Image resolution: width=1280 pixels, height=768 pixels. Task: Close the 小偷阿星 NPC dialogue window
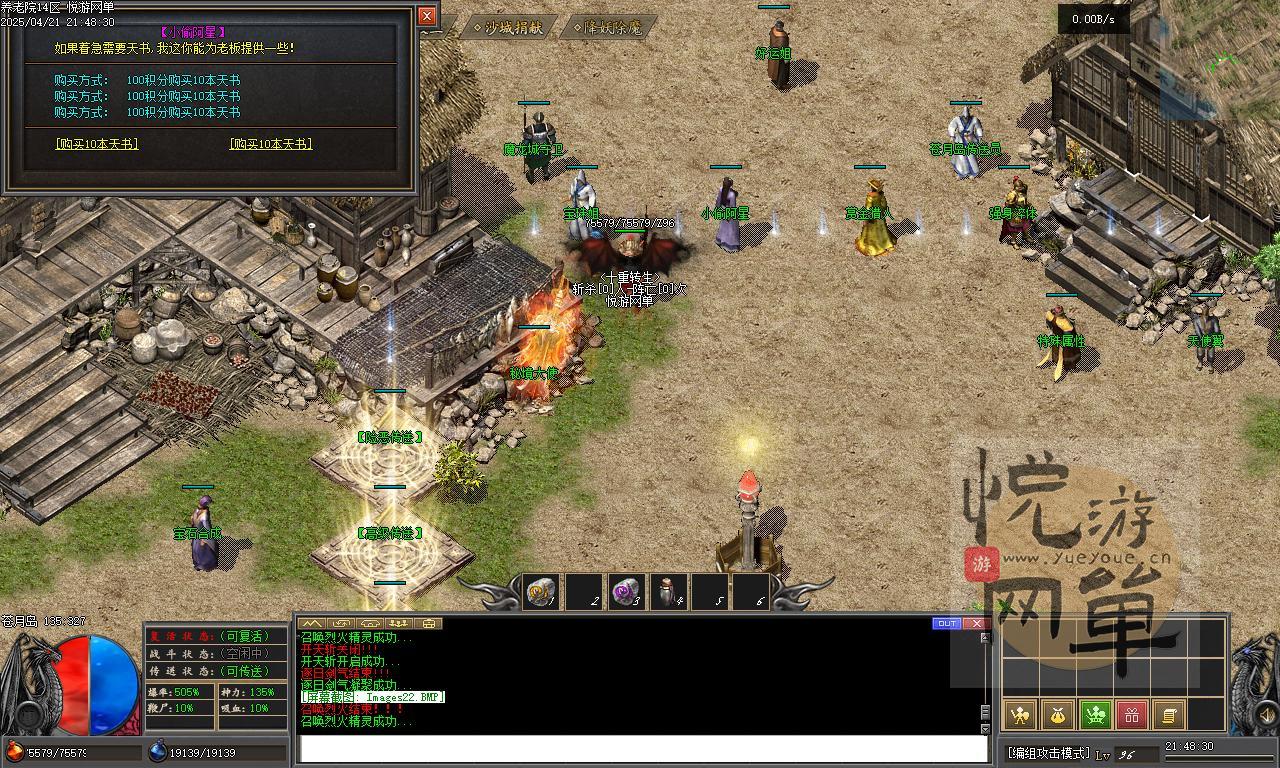427,16
